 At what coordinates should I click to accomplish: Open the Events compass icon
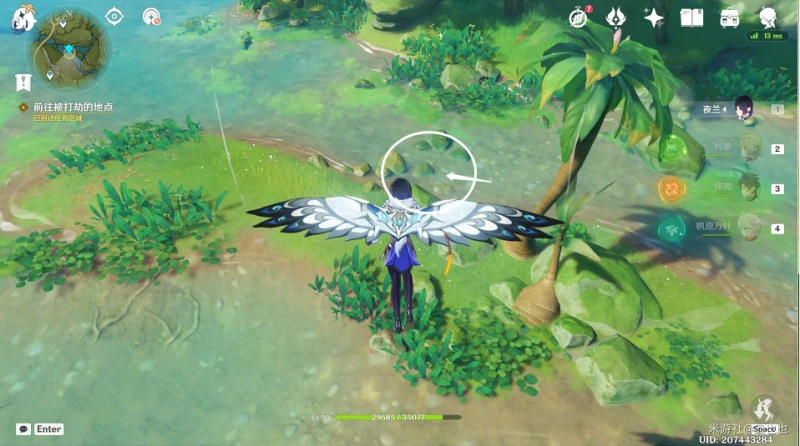coord(579,17)
